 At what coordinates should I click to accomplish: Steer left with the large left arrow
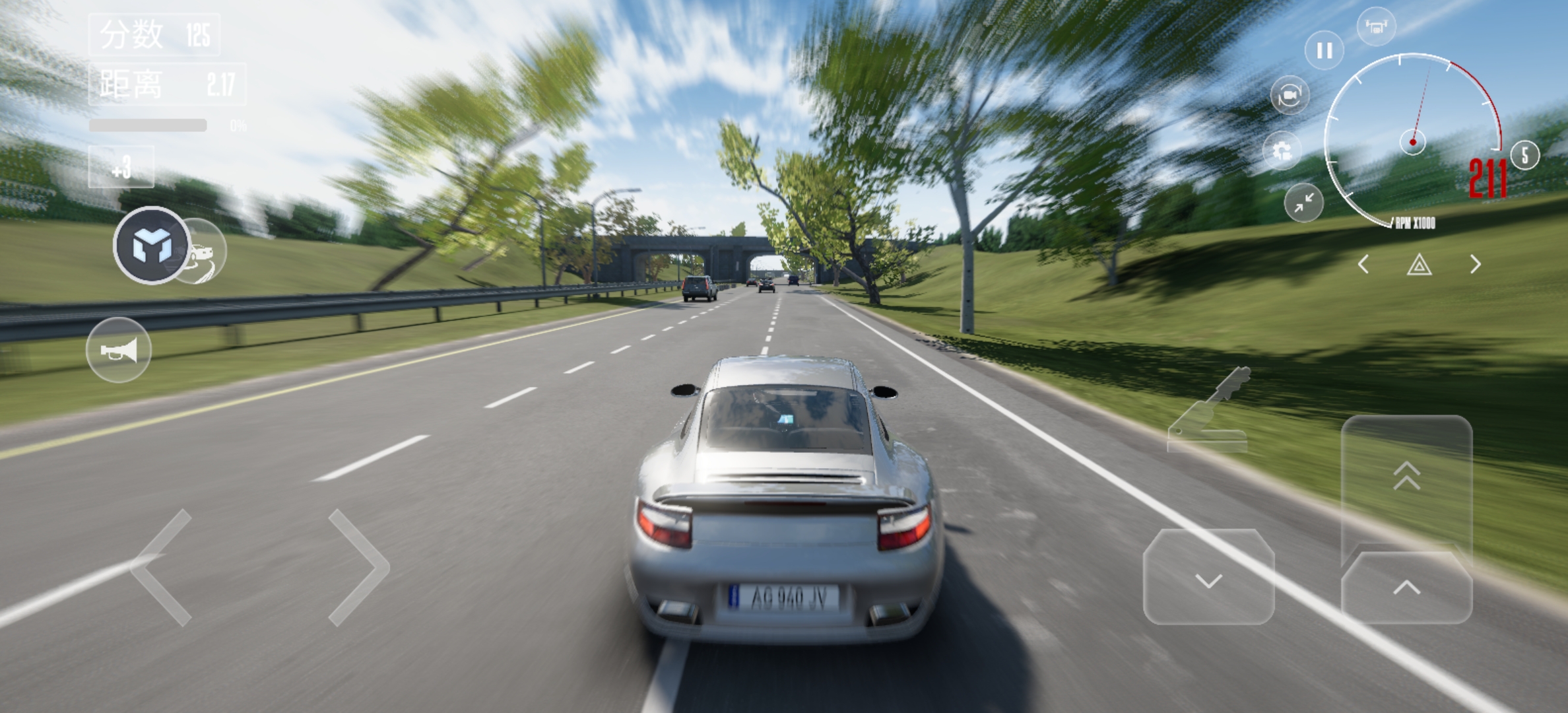(x=163, y=566)
